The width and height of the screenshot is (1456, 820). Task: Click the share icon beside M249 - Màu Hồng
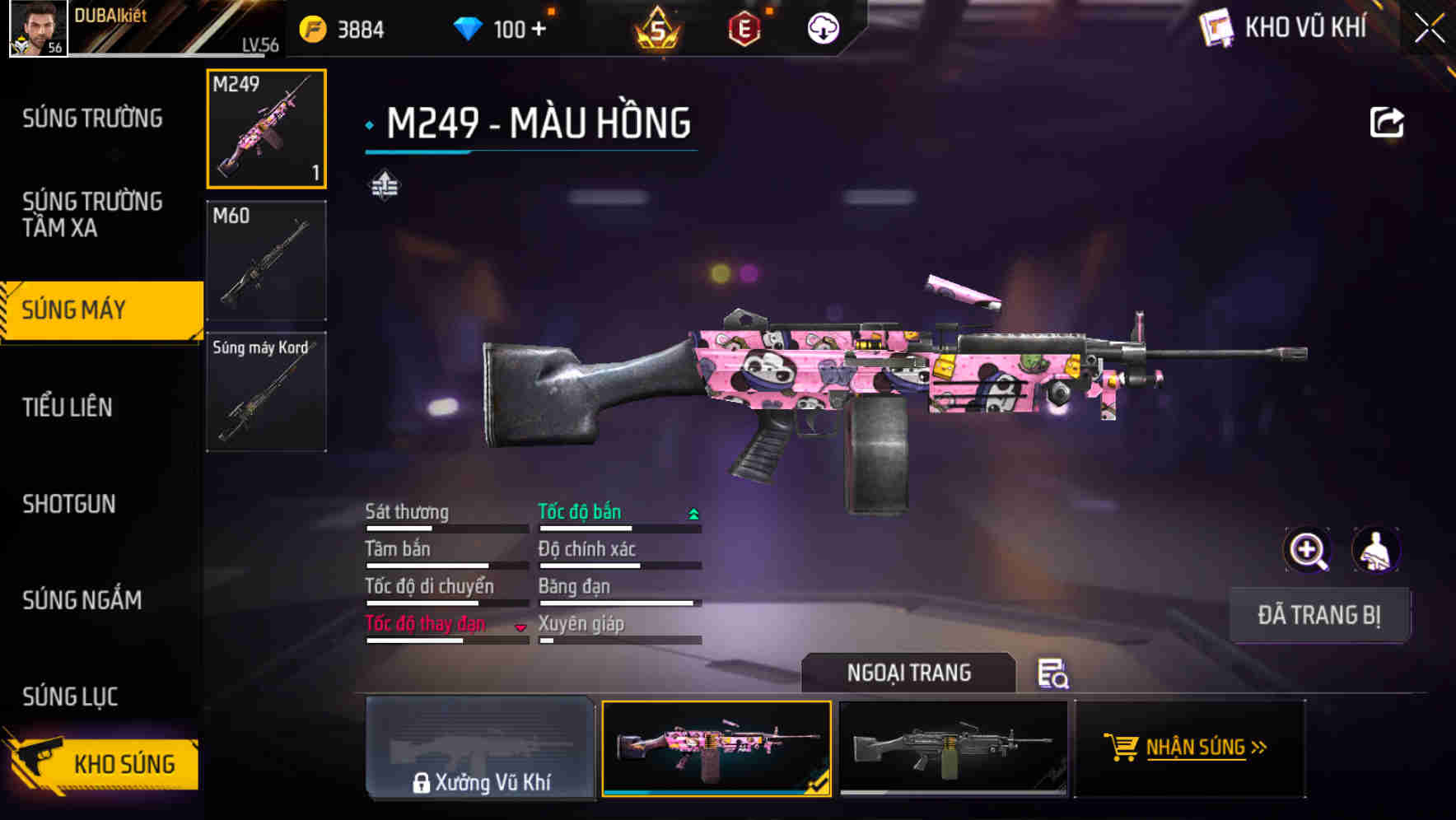[1387, 122]
